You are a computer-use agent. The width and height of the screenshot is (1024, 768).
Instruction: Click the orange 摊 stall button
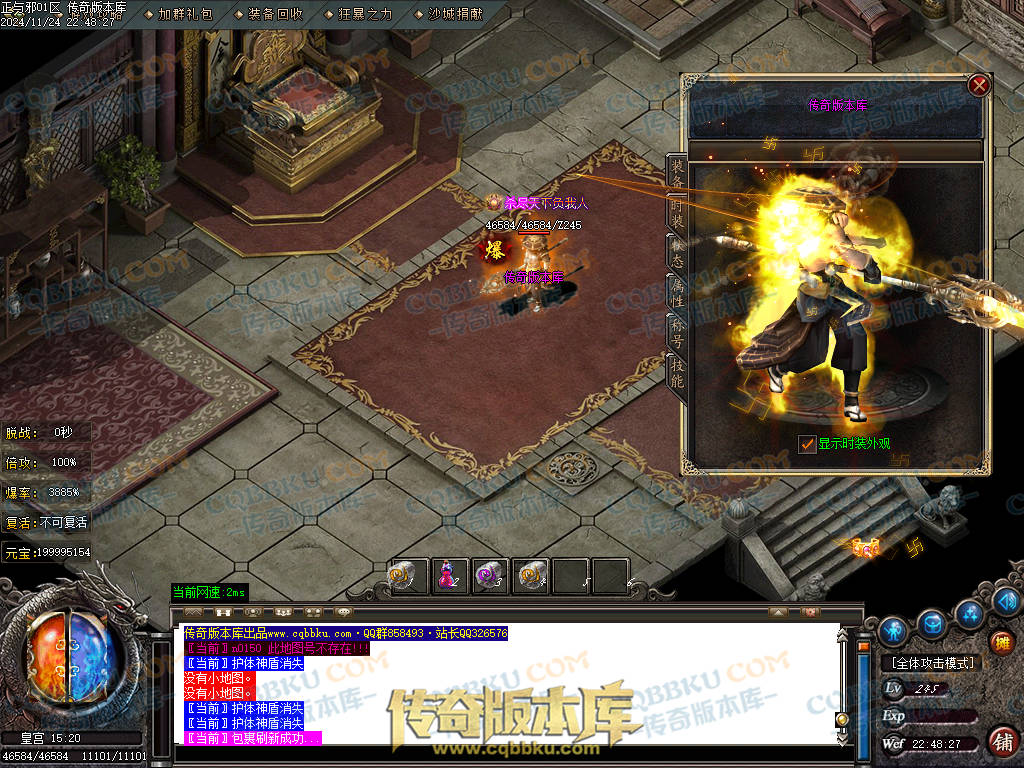1001,642
